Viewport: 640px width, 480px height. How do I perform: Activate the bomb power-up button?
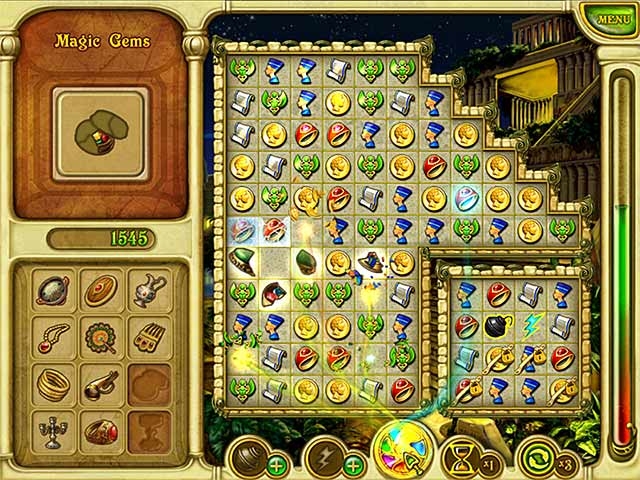tap(248, 456)
